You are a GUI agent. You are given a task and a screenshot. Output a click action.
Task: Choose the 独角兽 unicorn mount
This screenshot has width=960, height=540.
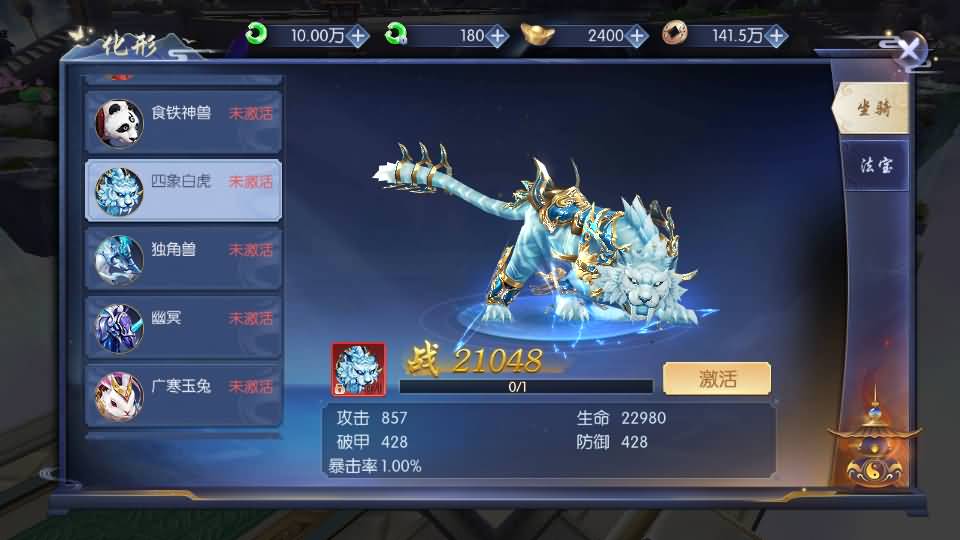click(183, 256)
